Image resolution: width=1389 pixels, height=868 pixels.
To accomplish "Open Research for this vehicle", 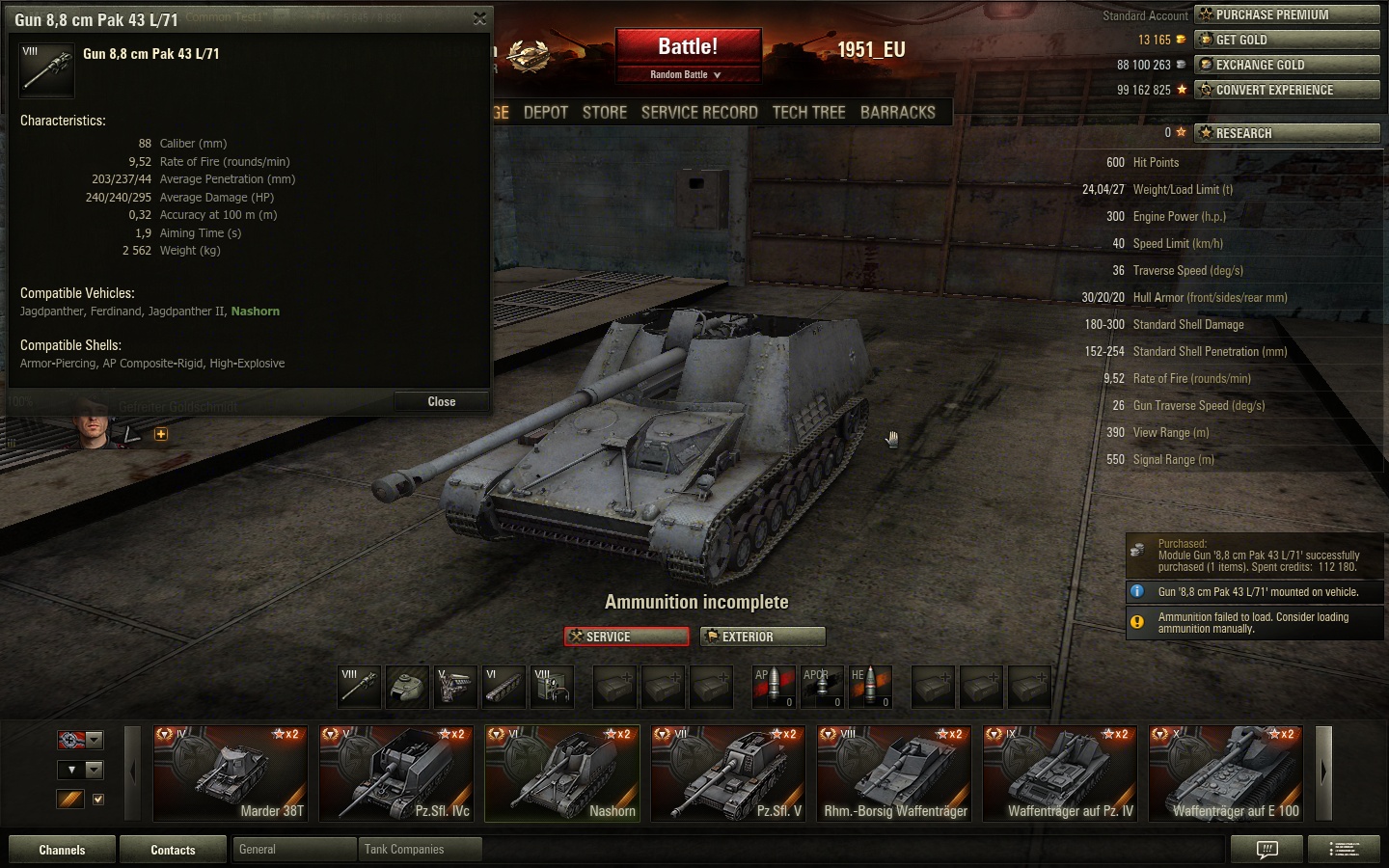I will coord(1287,133).
